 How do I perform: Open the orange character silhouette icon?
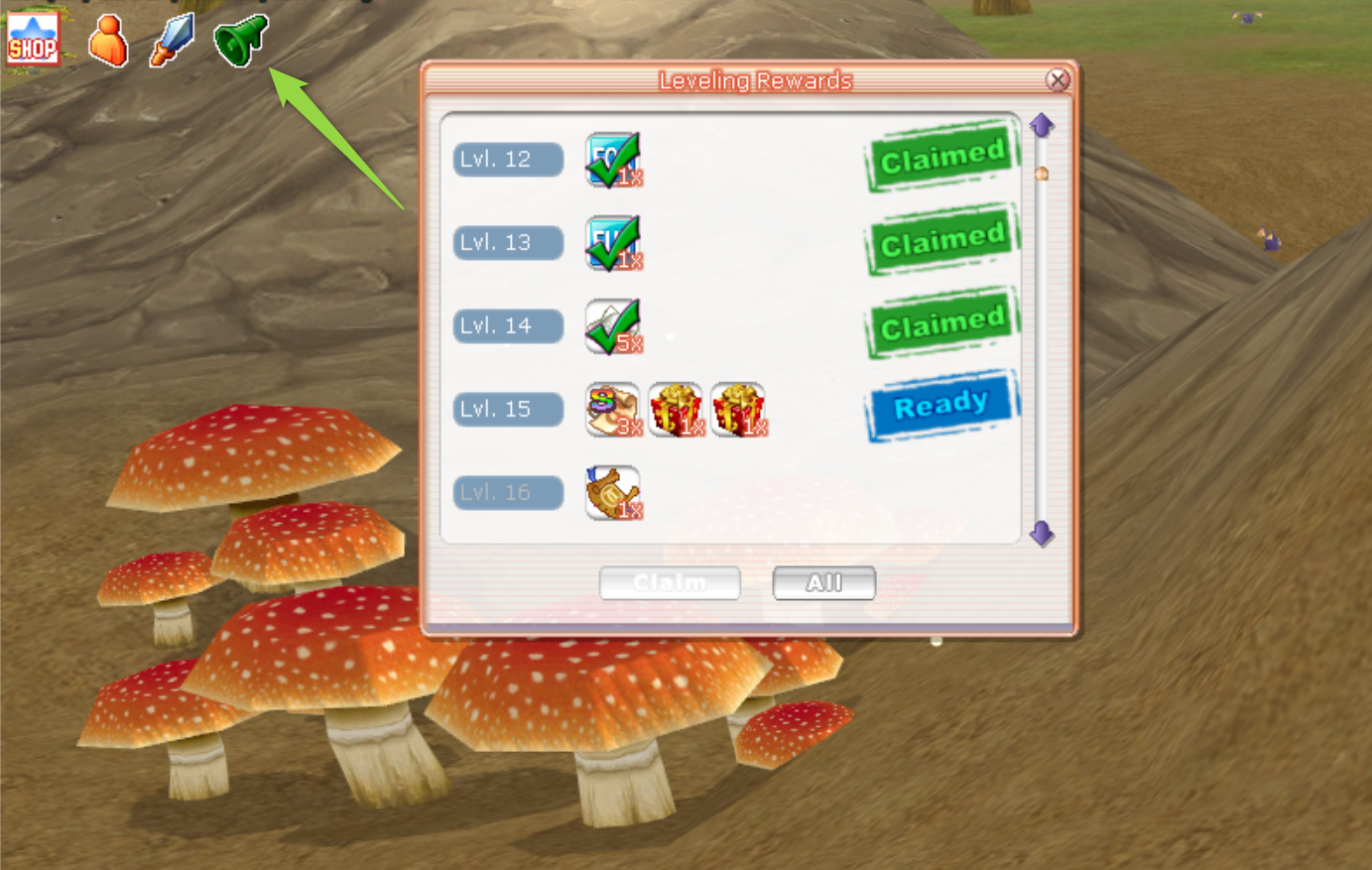click(107, 41)
